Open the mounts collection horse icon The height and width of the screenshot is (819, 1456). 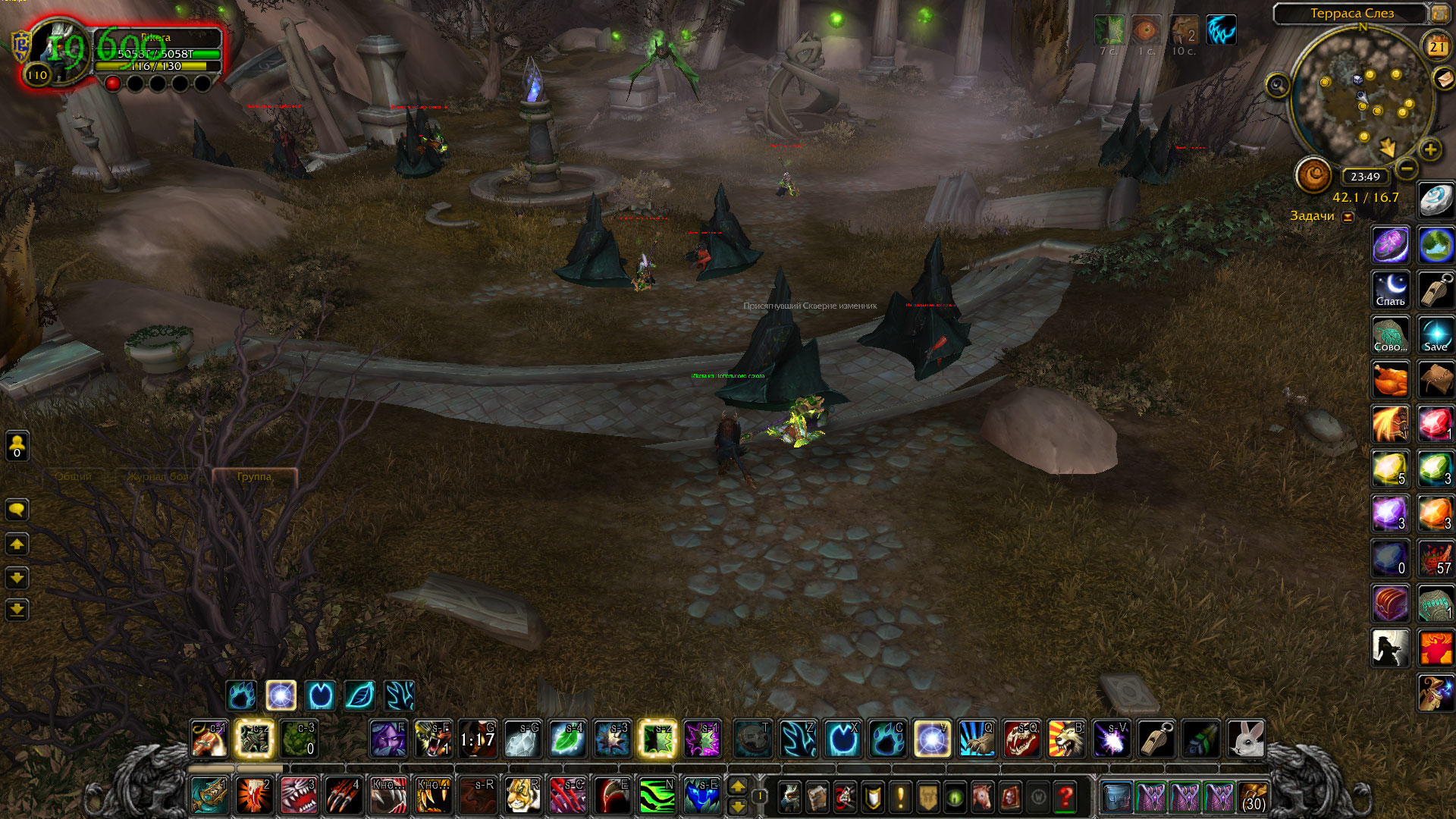981,796
